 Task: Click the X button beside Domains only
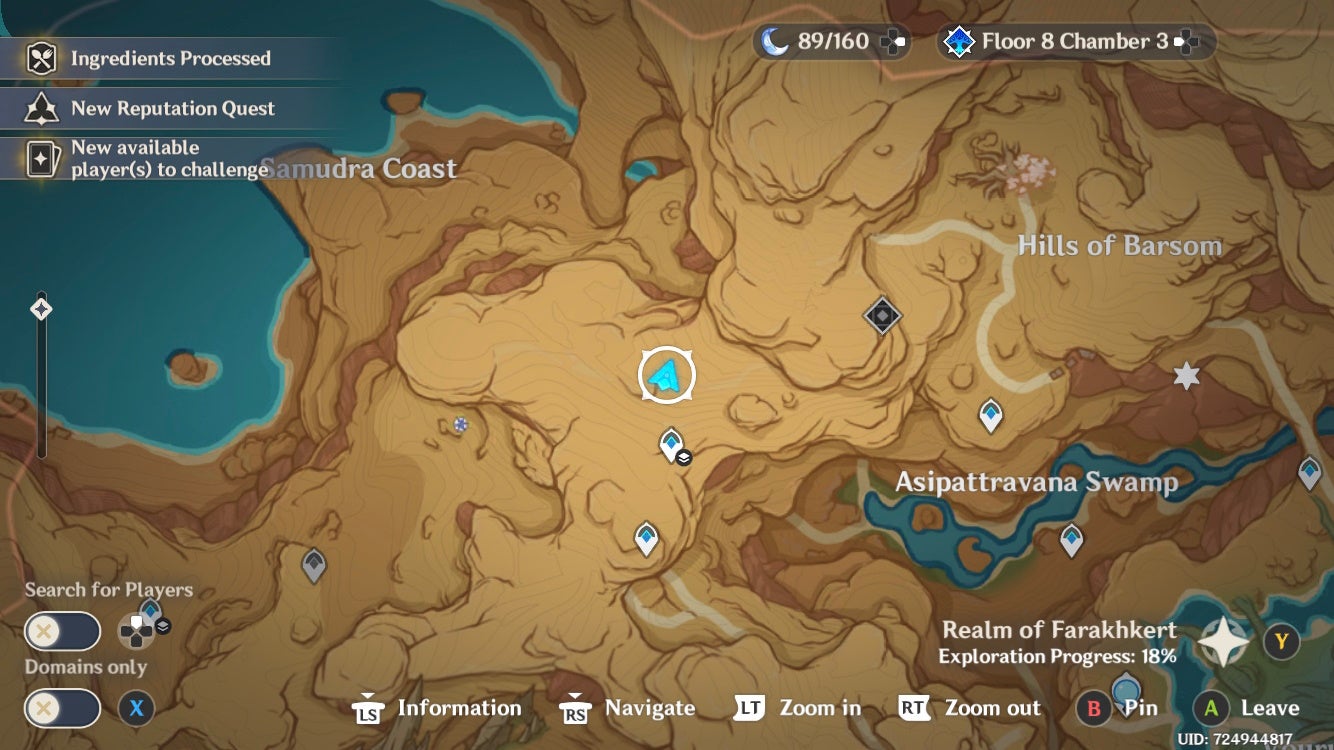click(x=135, y=709)
